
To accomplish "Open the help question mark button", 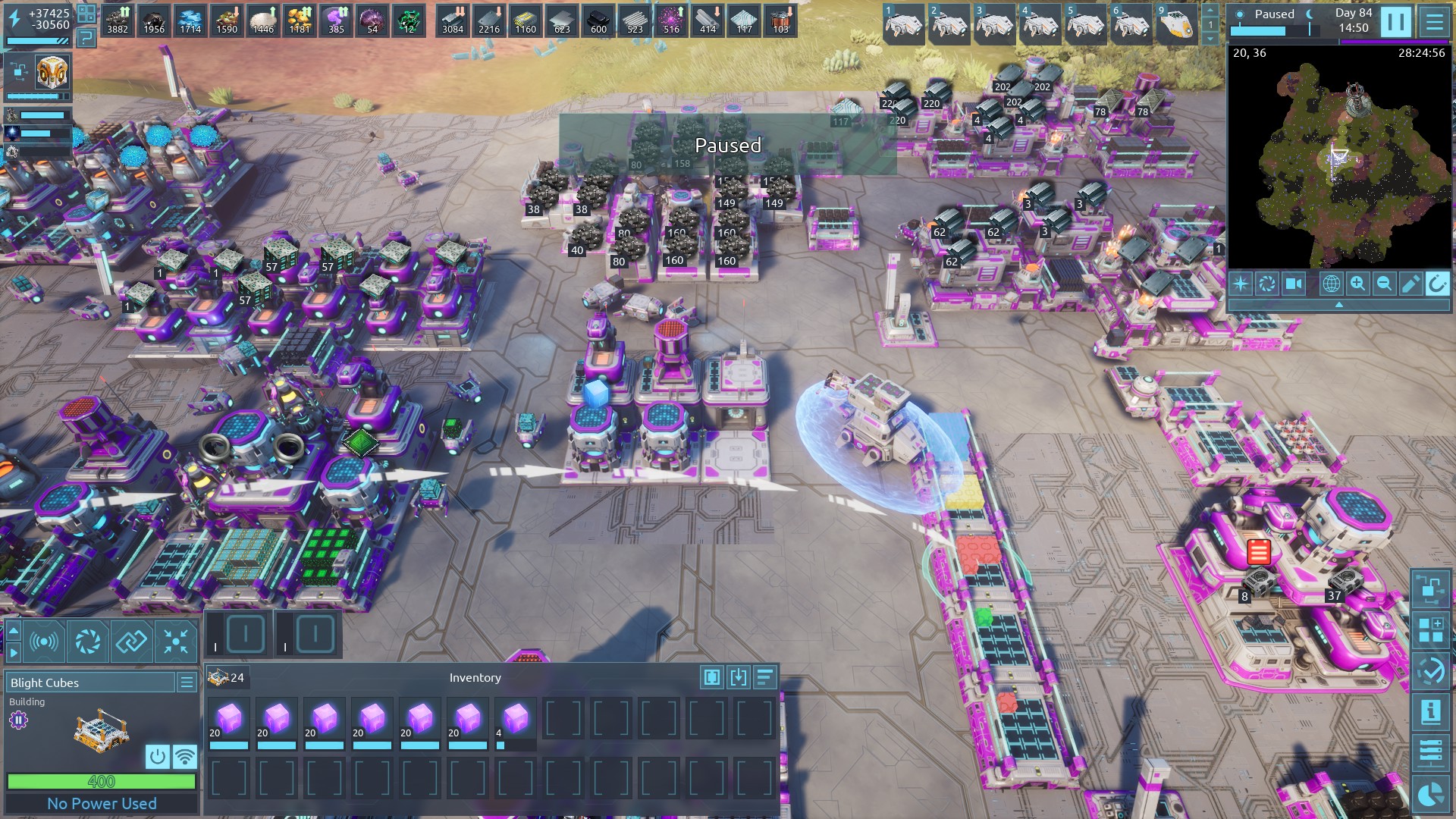I will pos(86,39).
